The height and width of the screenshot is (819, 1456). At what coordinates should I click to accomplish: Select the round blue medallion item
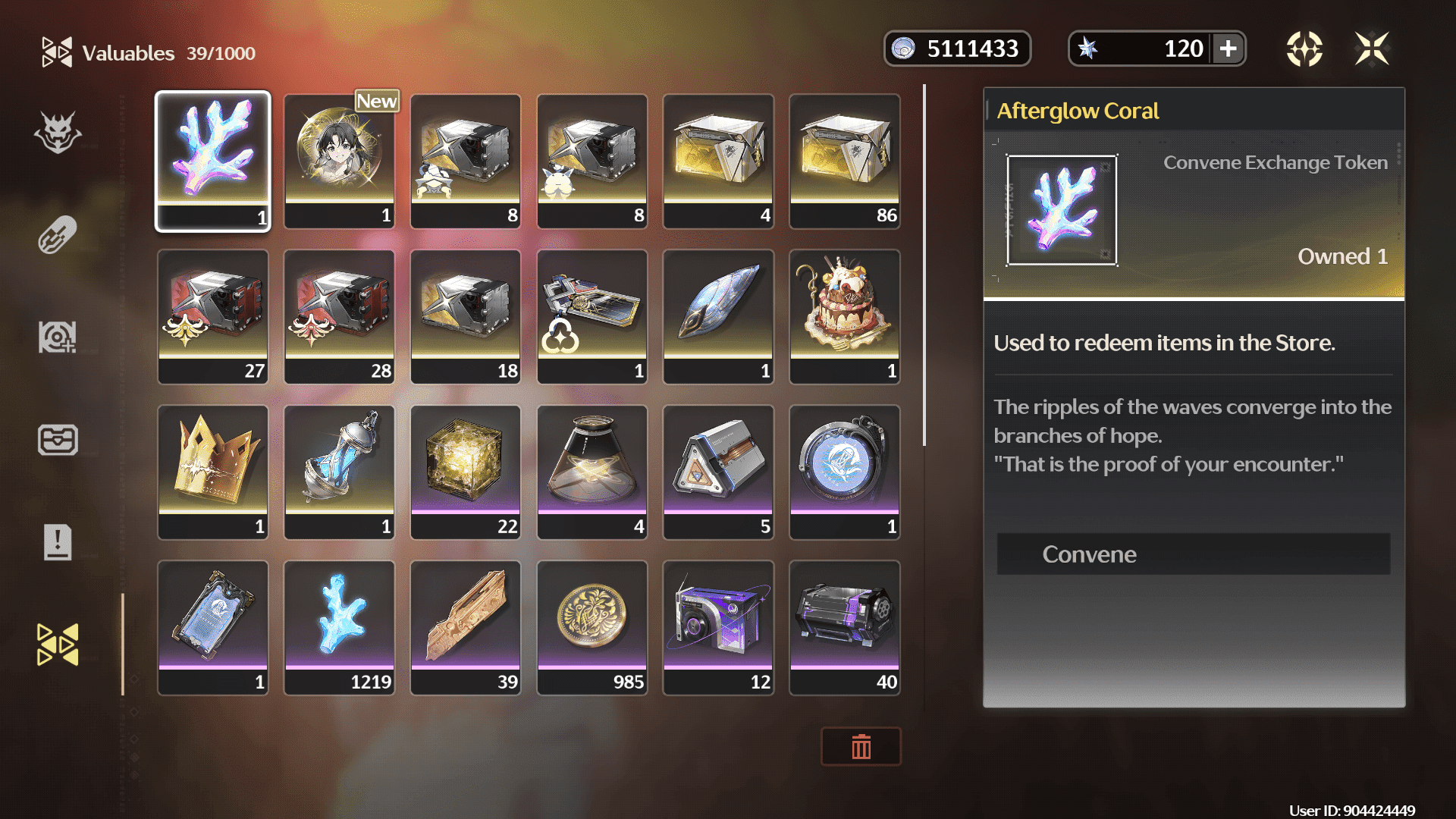[845, 472]
